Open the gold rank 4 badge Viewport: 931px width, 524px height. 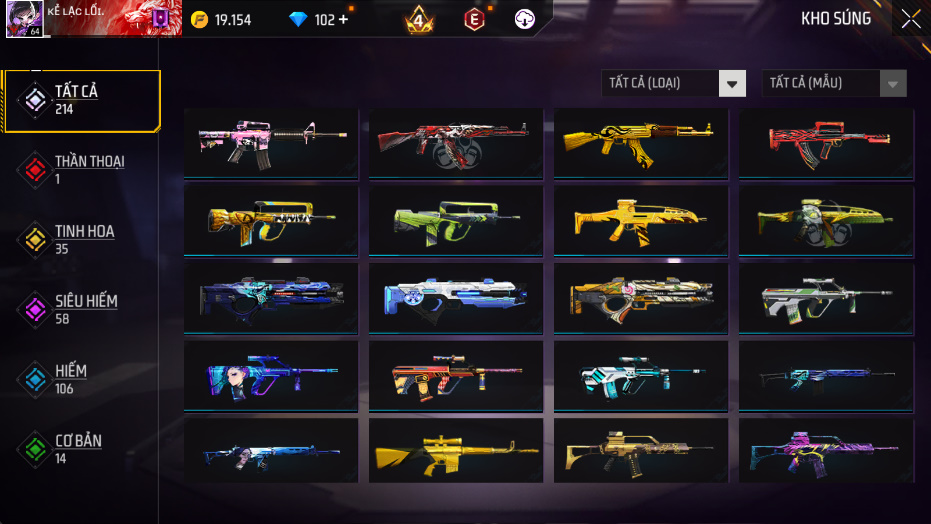click(420, 19)
